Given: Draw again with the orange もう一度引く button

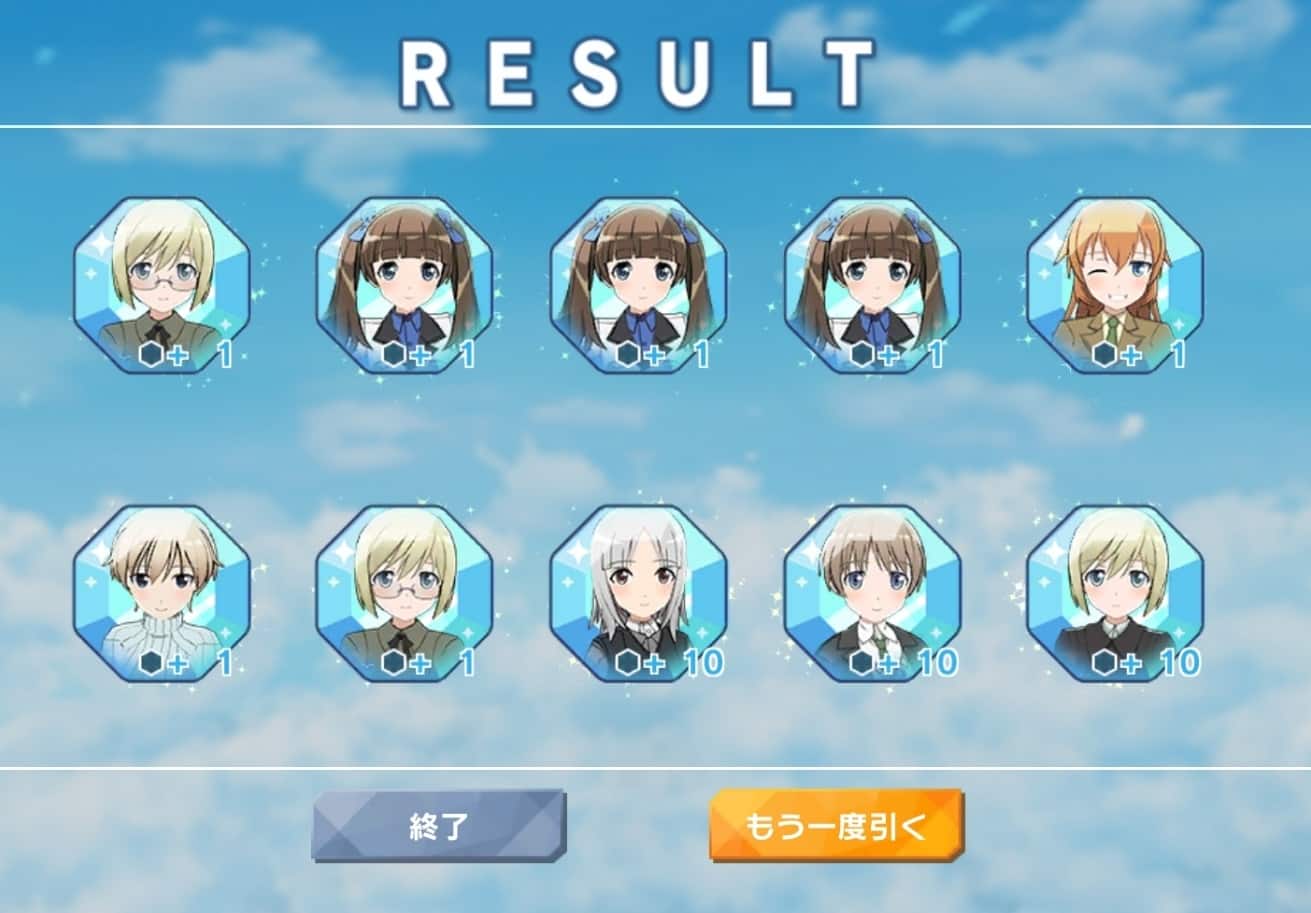Looking at the screenshot, I should click(x=836, y=826).
